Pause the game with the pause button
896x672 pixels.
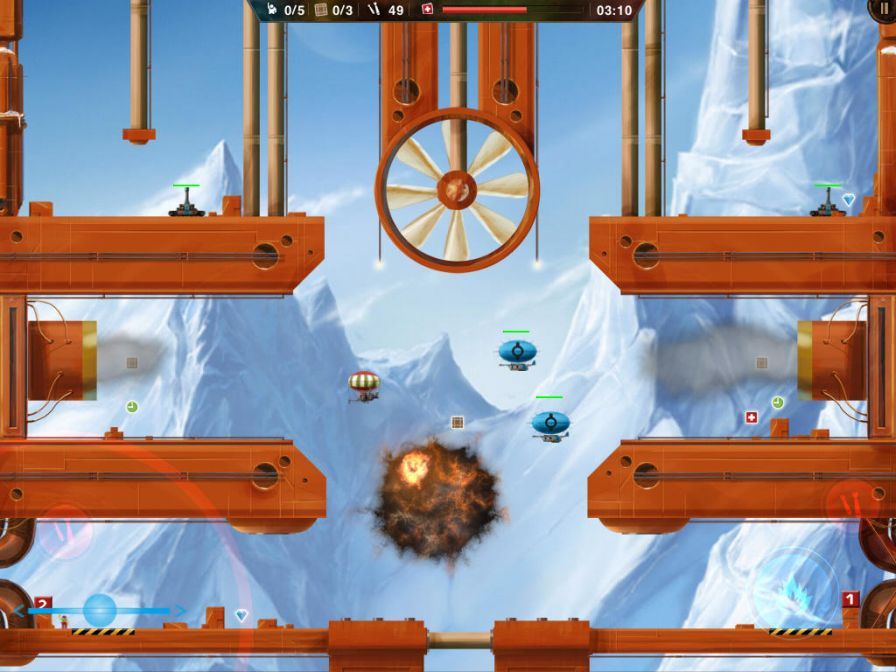pos(884,7)
